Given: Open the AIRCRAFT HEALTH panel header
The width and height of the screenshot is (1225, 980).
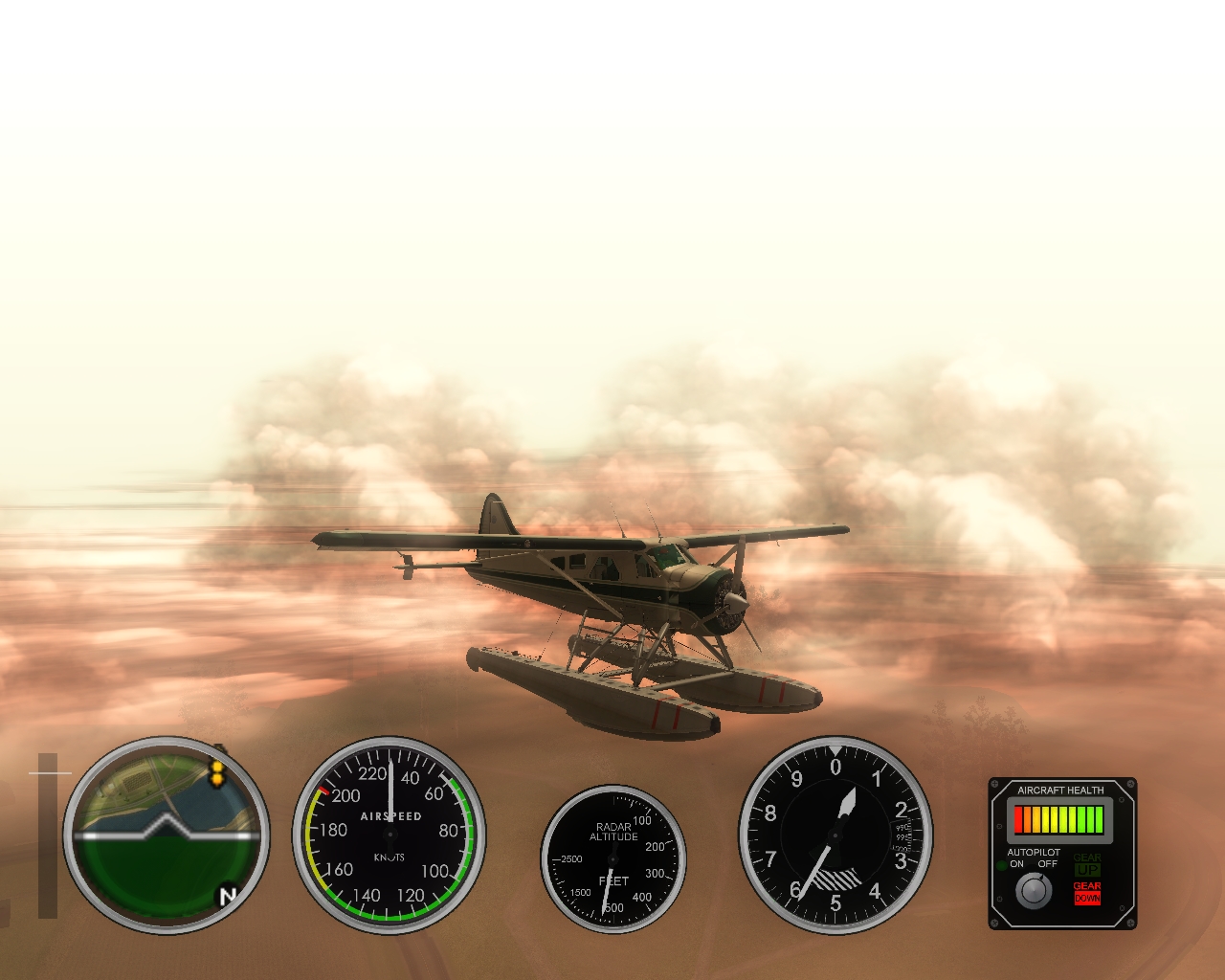Looking at the screenshot, I should (1060, 789).
